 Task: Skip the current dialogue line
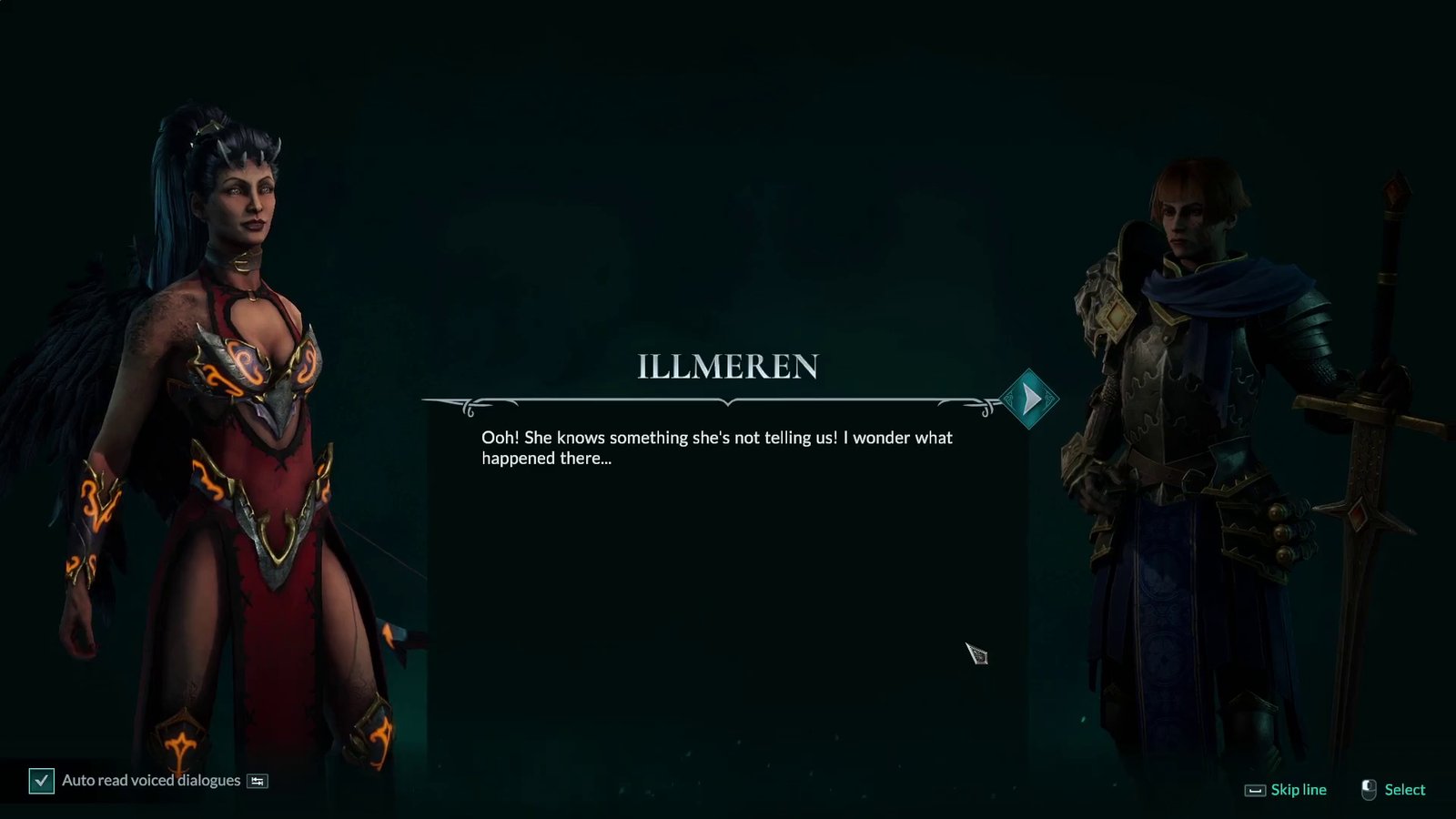coord(1286,790)
